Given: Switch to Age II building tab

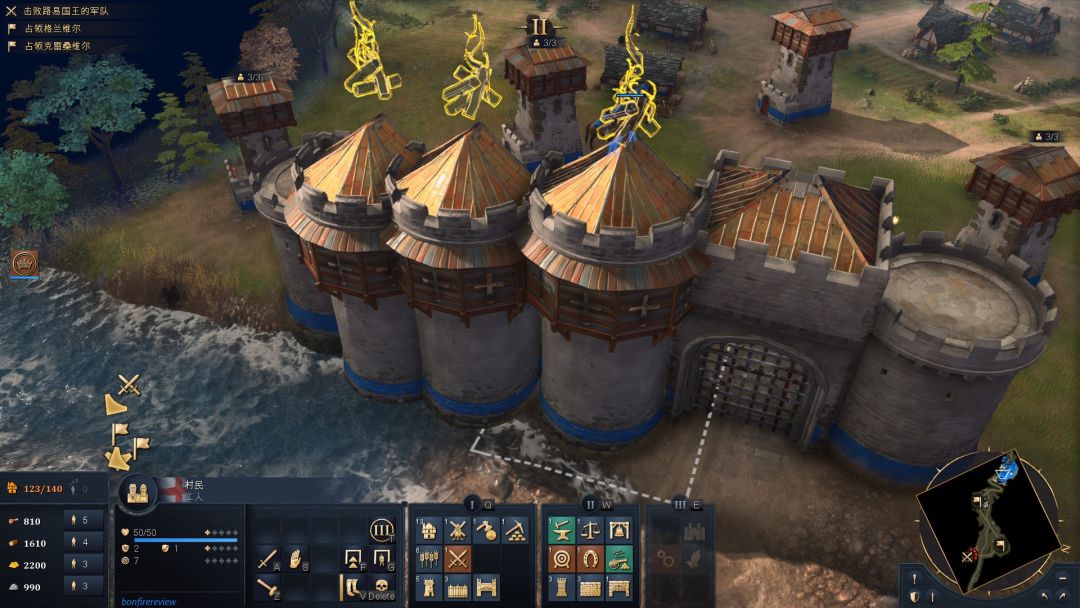Looking at the screenshot, I should coord(590,505).
